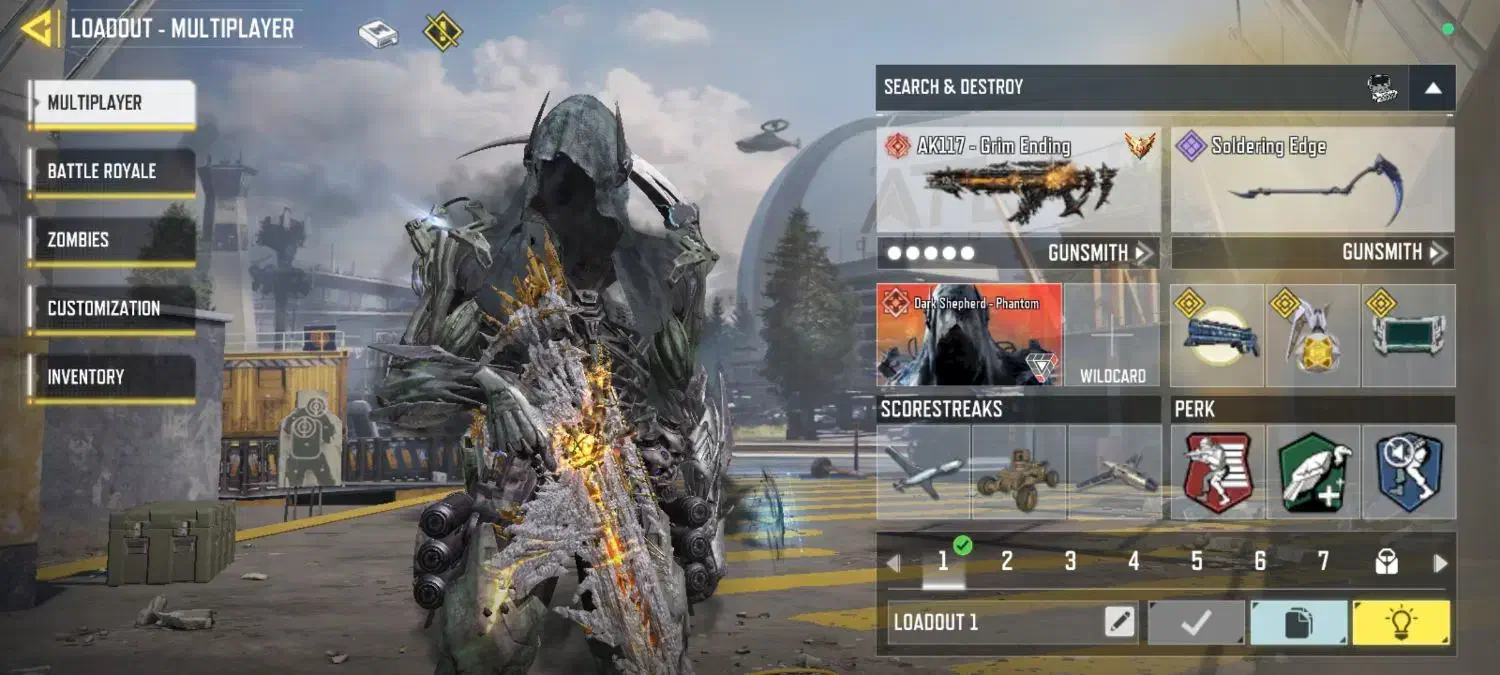Viewport: 1500px width, 675px height.
Task: Select the AK117 - Grim Ending weapon
Action: point(1018,180)
